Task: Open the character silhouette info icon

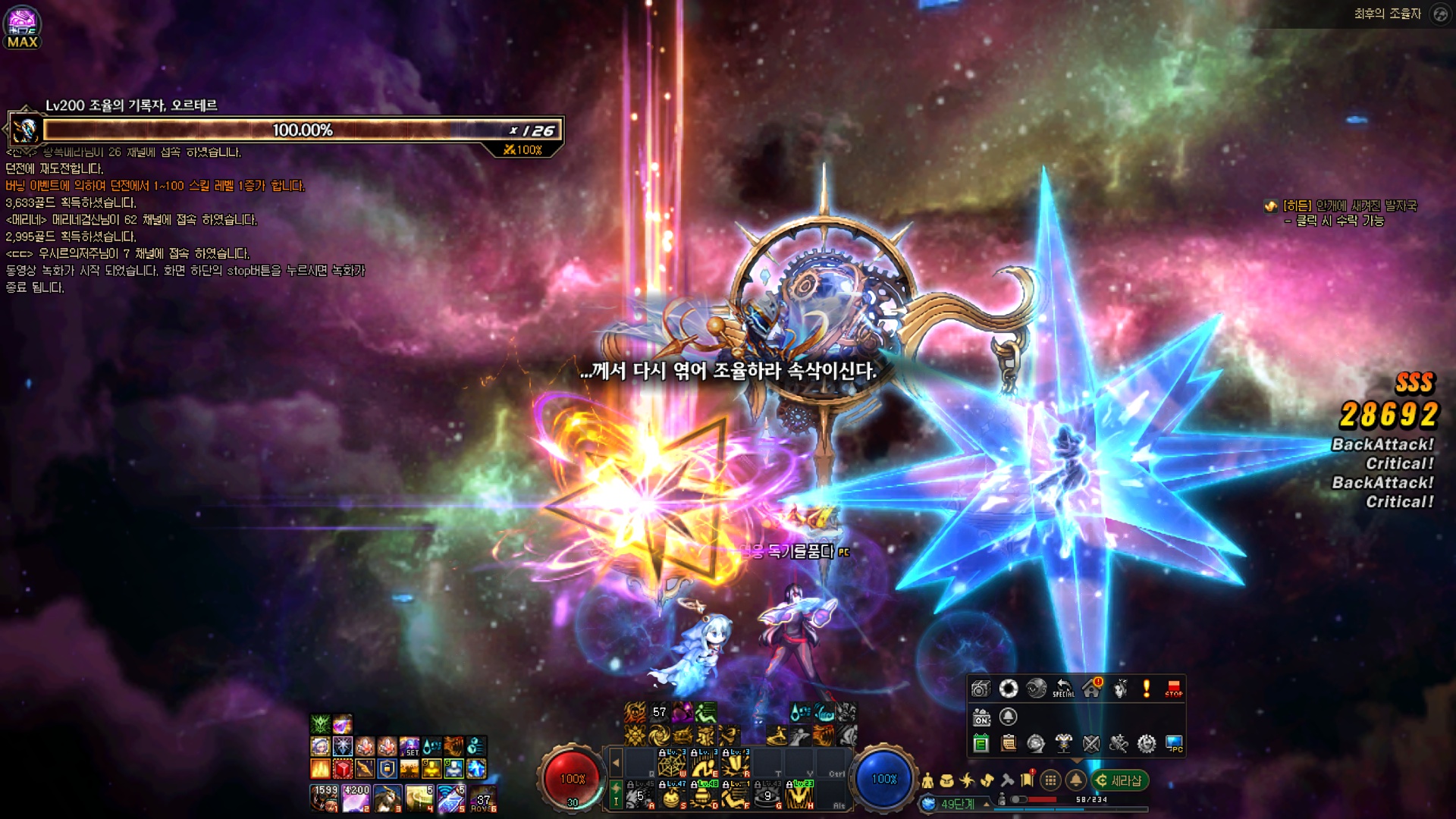Action: tap(927, 780)
